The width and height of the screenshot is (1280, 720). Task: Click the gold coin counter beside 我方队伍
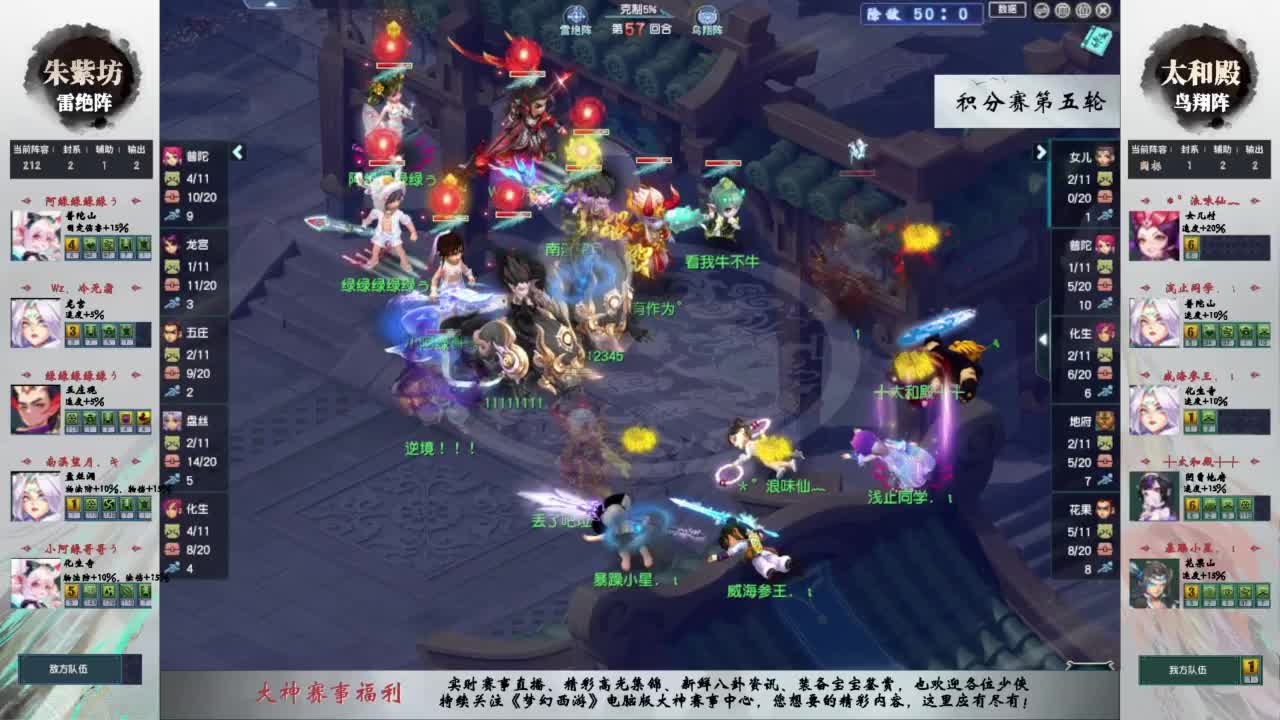[1250, 667]
